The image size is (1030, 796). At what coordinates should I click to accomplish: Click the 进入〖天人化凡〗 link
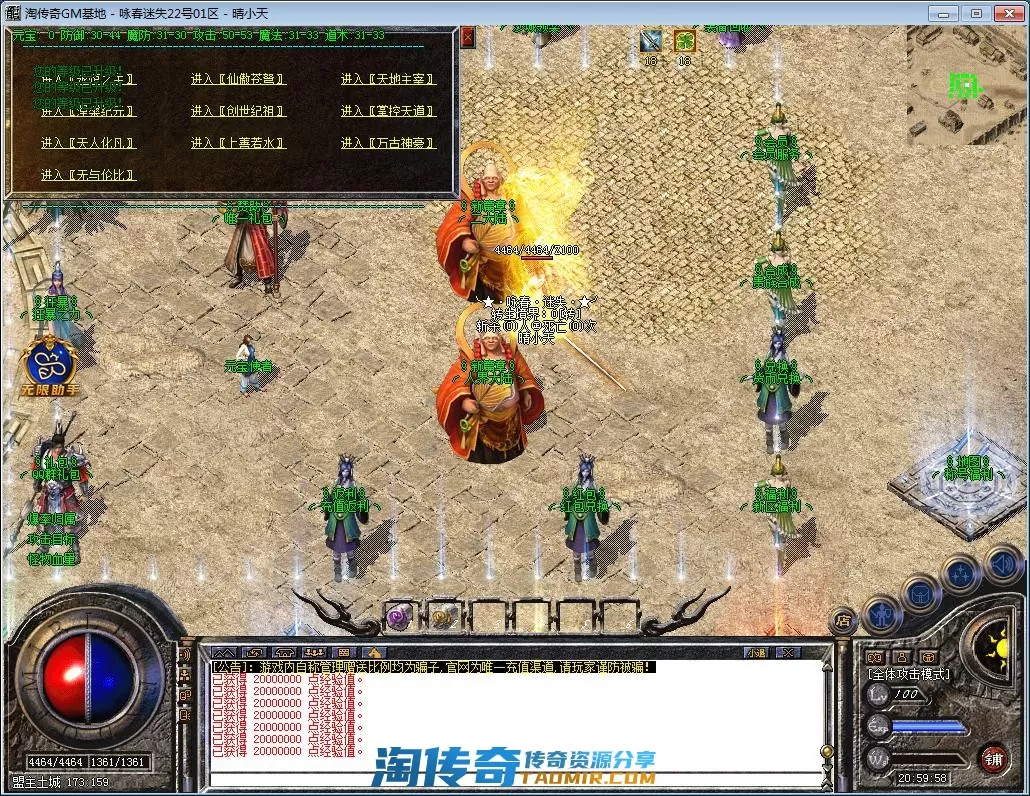(88, 143)
